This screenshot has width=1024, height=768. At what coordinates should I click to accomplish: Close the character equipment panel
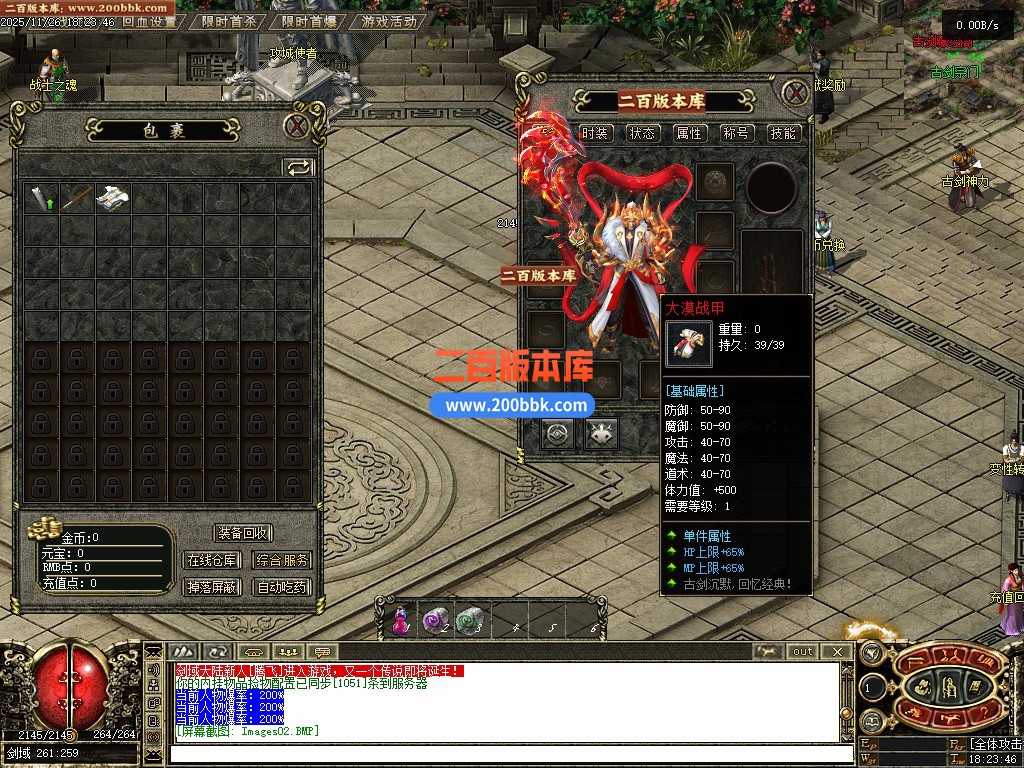[x=795, y=94]
